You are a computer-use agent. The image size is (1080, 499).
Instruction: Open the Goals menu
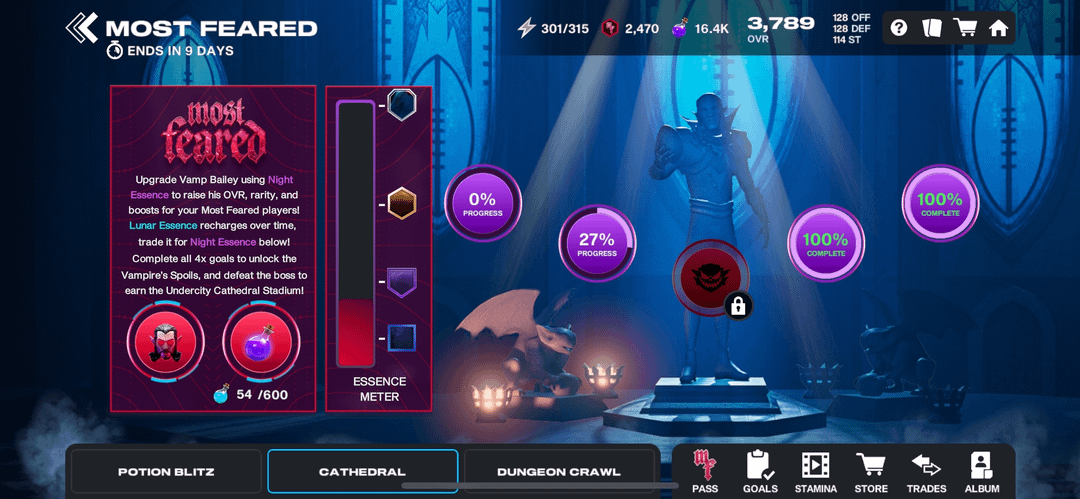760,472
